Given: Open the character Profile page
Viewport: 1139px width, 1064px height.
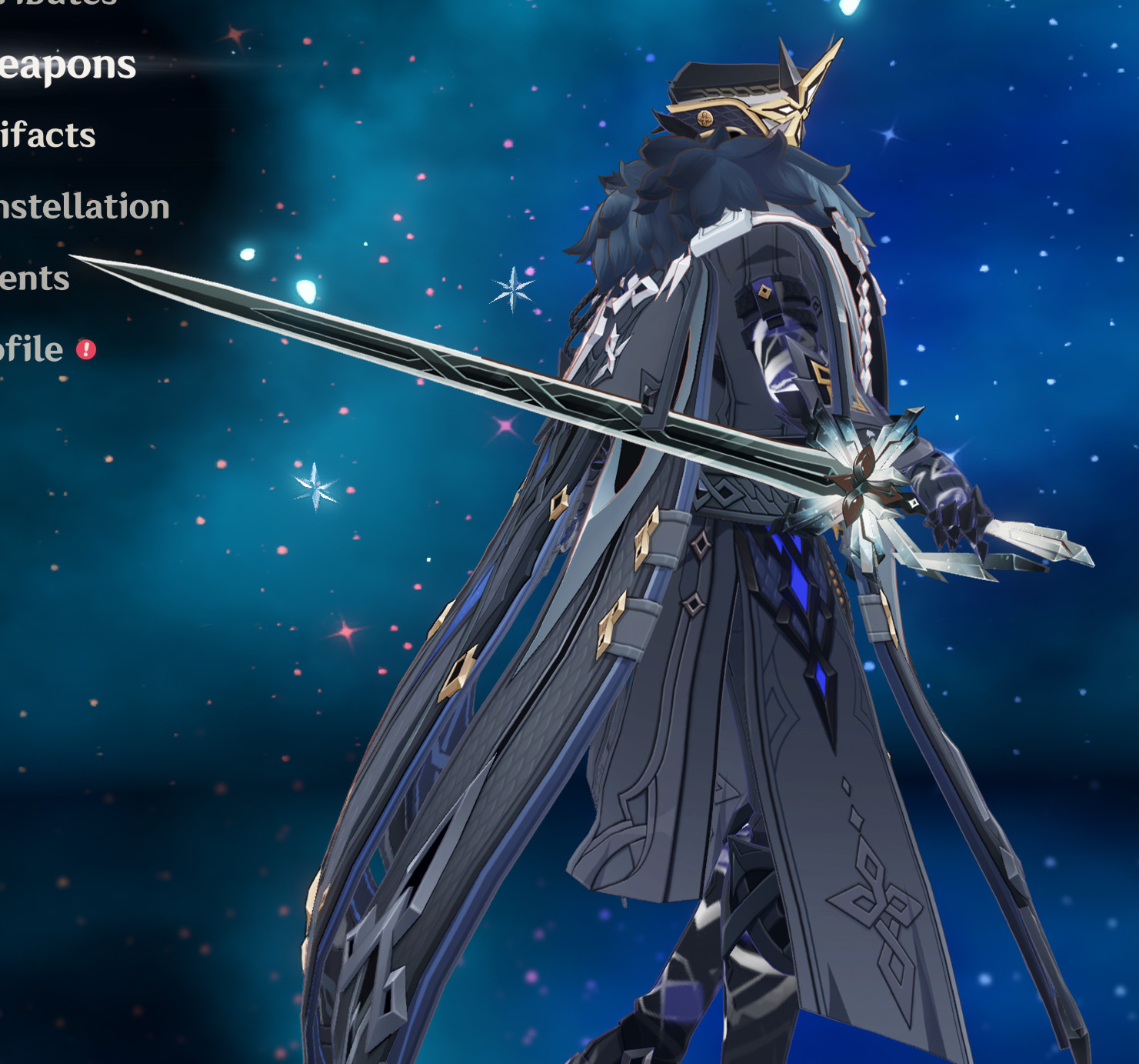Looking at the screenshot, I should click(31, 348).
